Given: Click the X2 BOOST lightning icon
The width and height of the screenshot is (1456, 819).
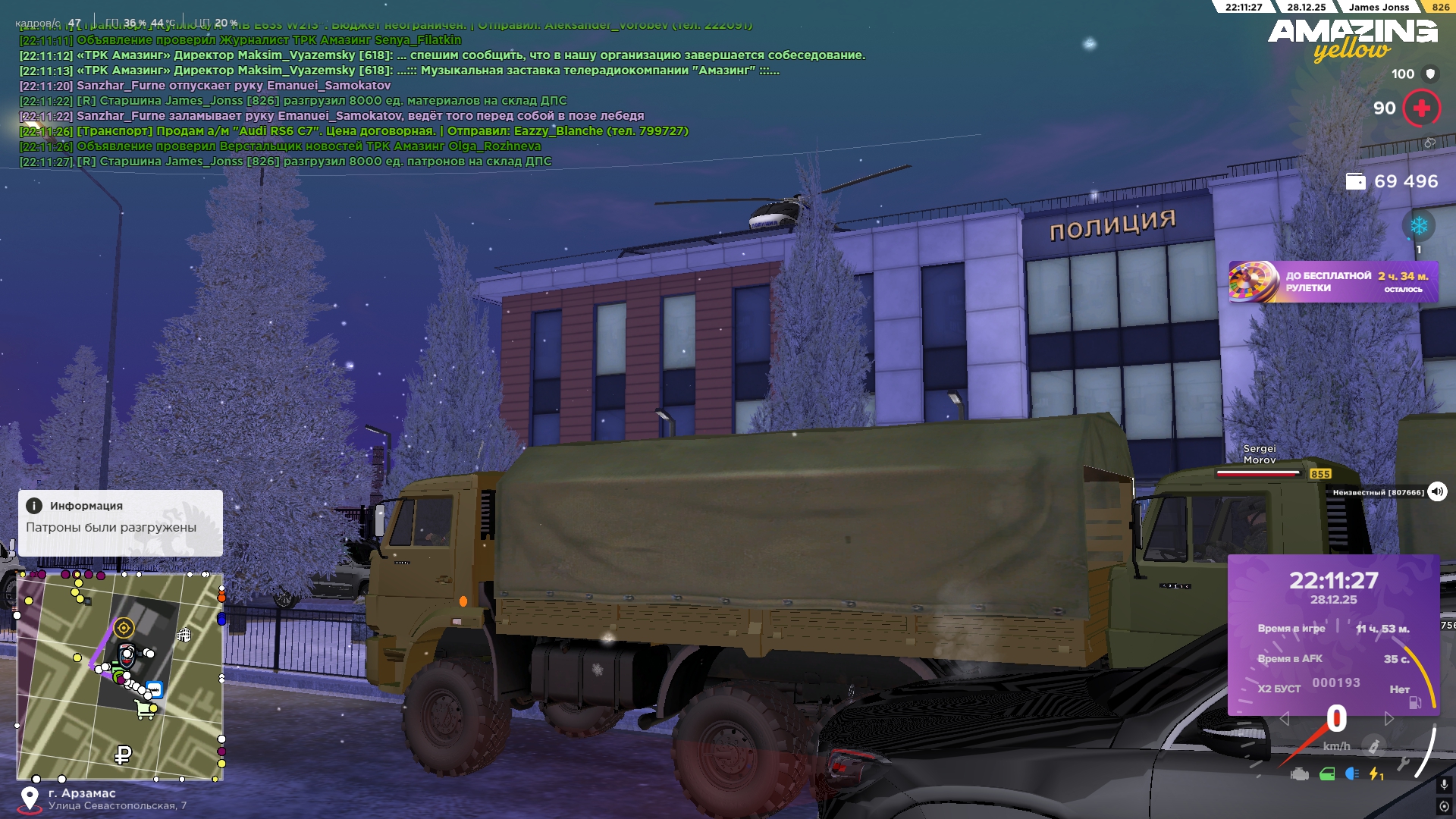Looking at the screenshot, I should pyautogui.click(x=1375, y=775).
